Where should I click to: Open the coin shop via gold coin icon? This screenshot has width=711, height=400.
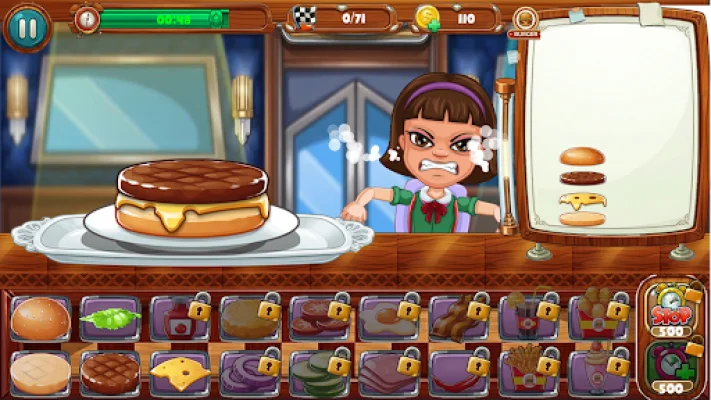tap(427, 18)
